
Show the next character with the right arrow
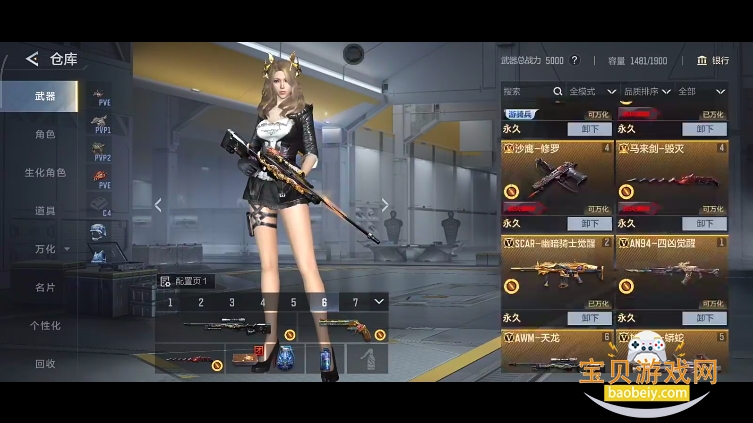point(385,205)
